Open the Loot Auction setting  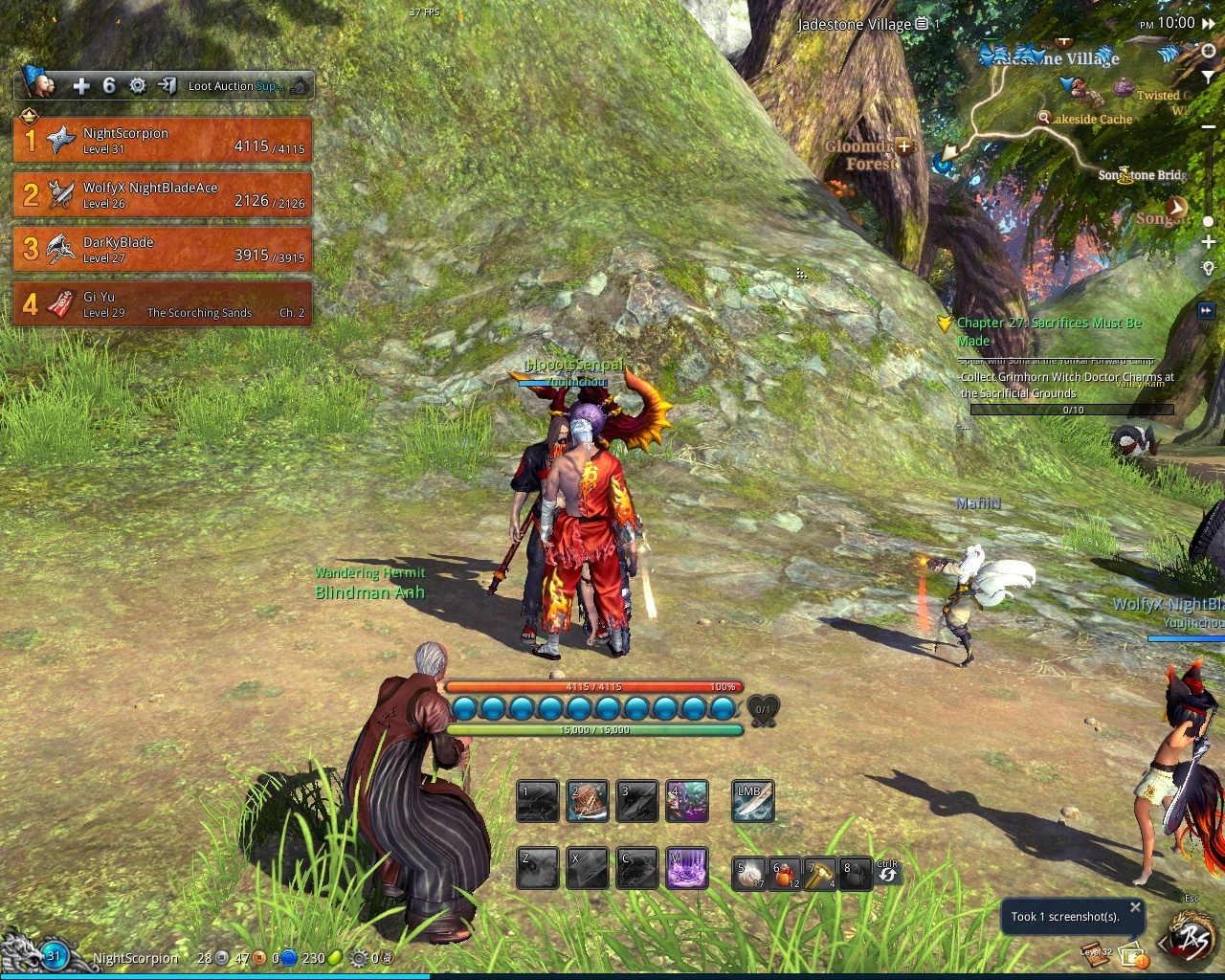tap(234, 86)
